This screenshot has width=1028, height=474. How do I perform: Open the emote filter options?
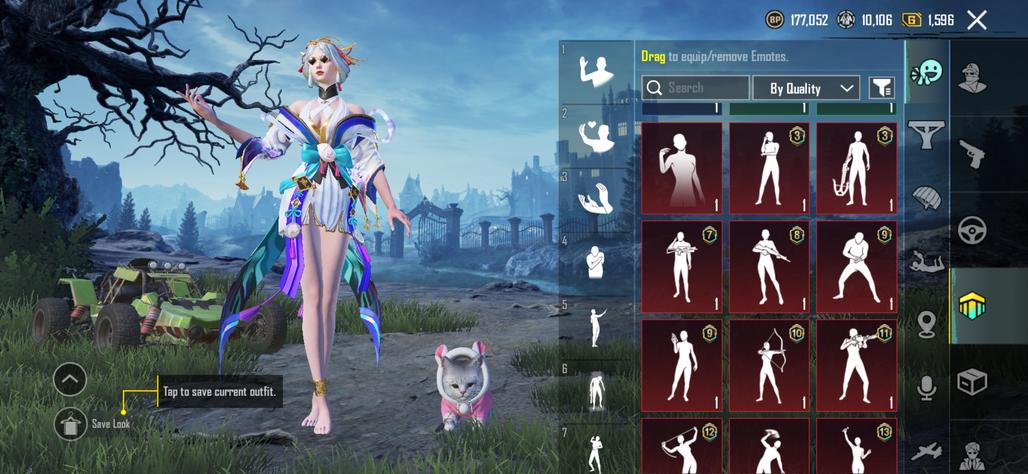coord(881,88)
